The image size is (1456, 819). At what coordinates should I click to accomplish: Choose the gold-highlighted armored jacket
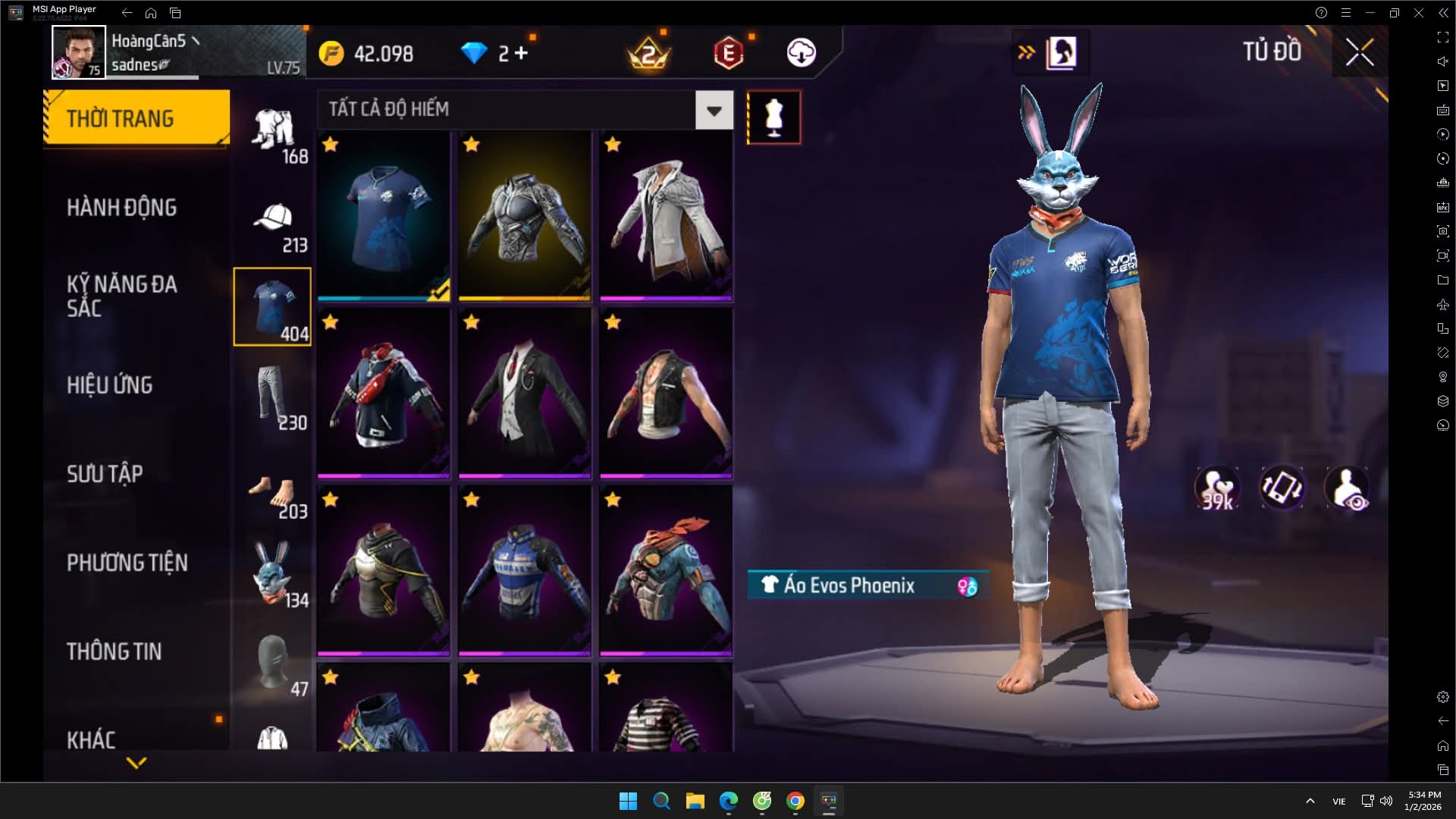point(525,216)
